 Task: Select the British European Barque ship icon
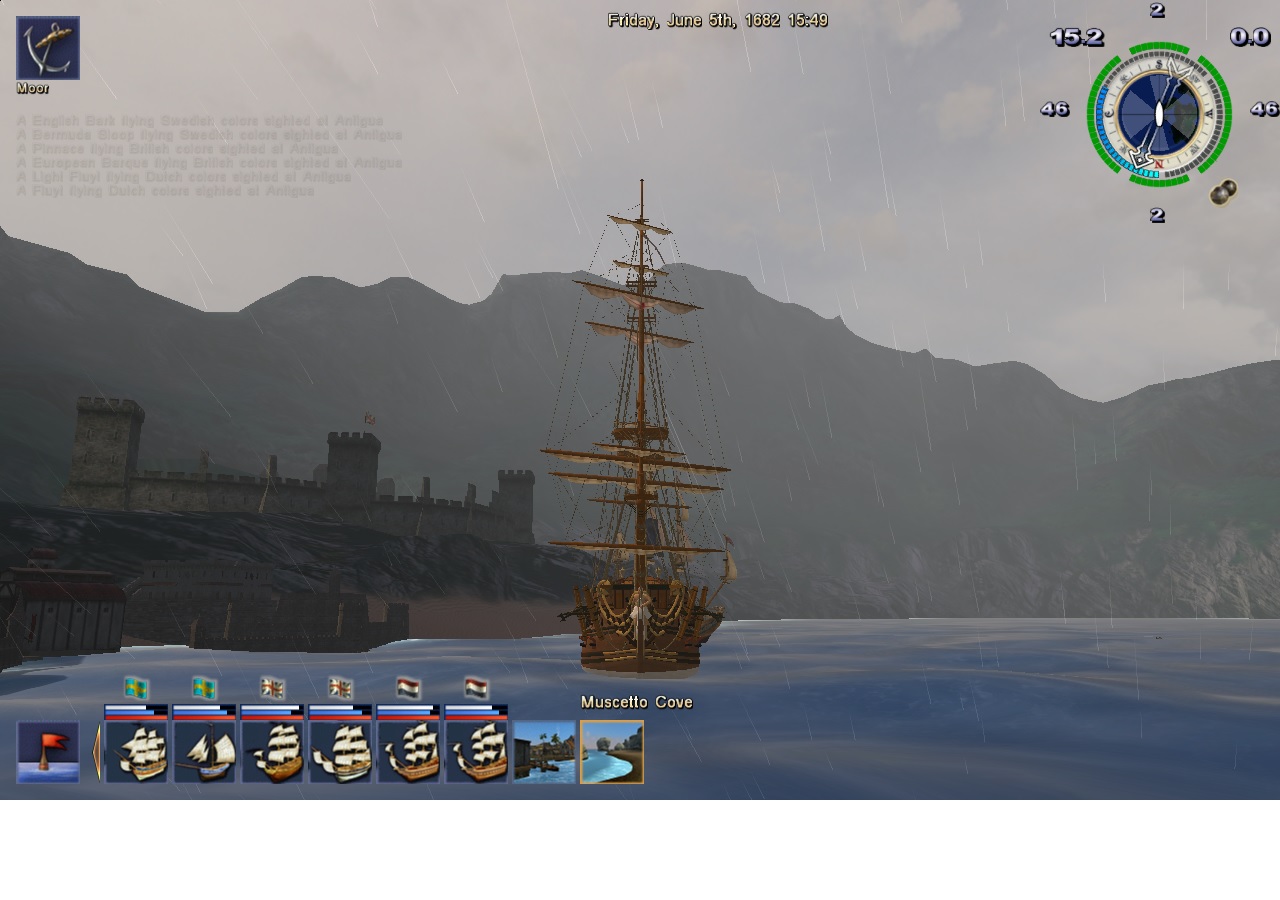pyautogui.click(x=340, y=752)
